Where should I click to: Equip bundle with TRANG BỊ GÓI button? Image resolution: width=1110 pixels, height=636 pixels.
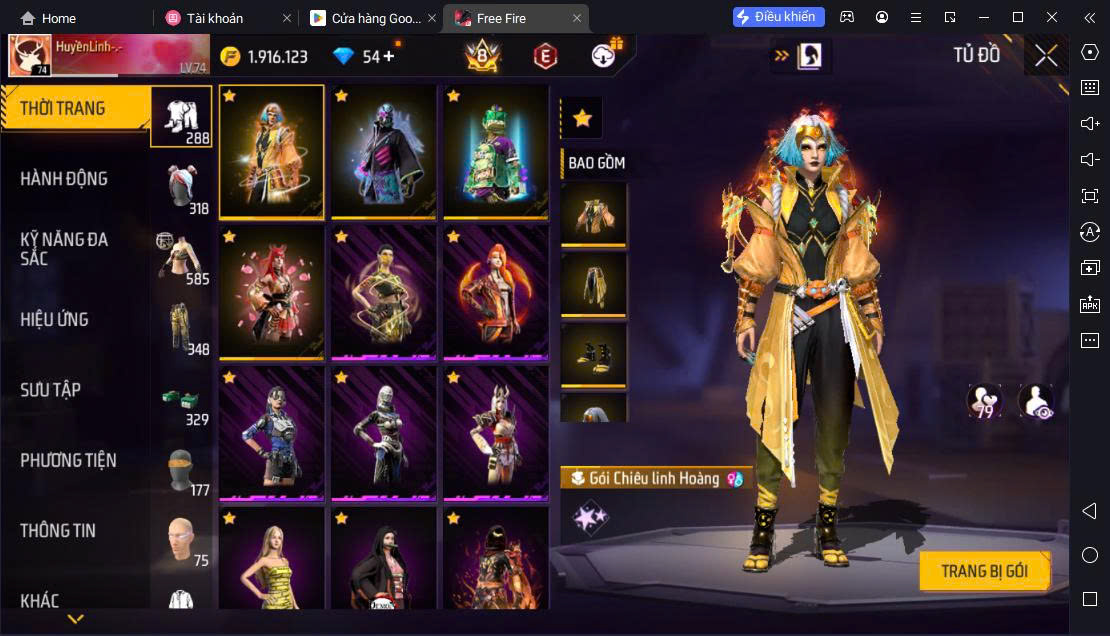coord(984,571)
